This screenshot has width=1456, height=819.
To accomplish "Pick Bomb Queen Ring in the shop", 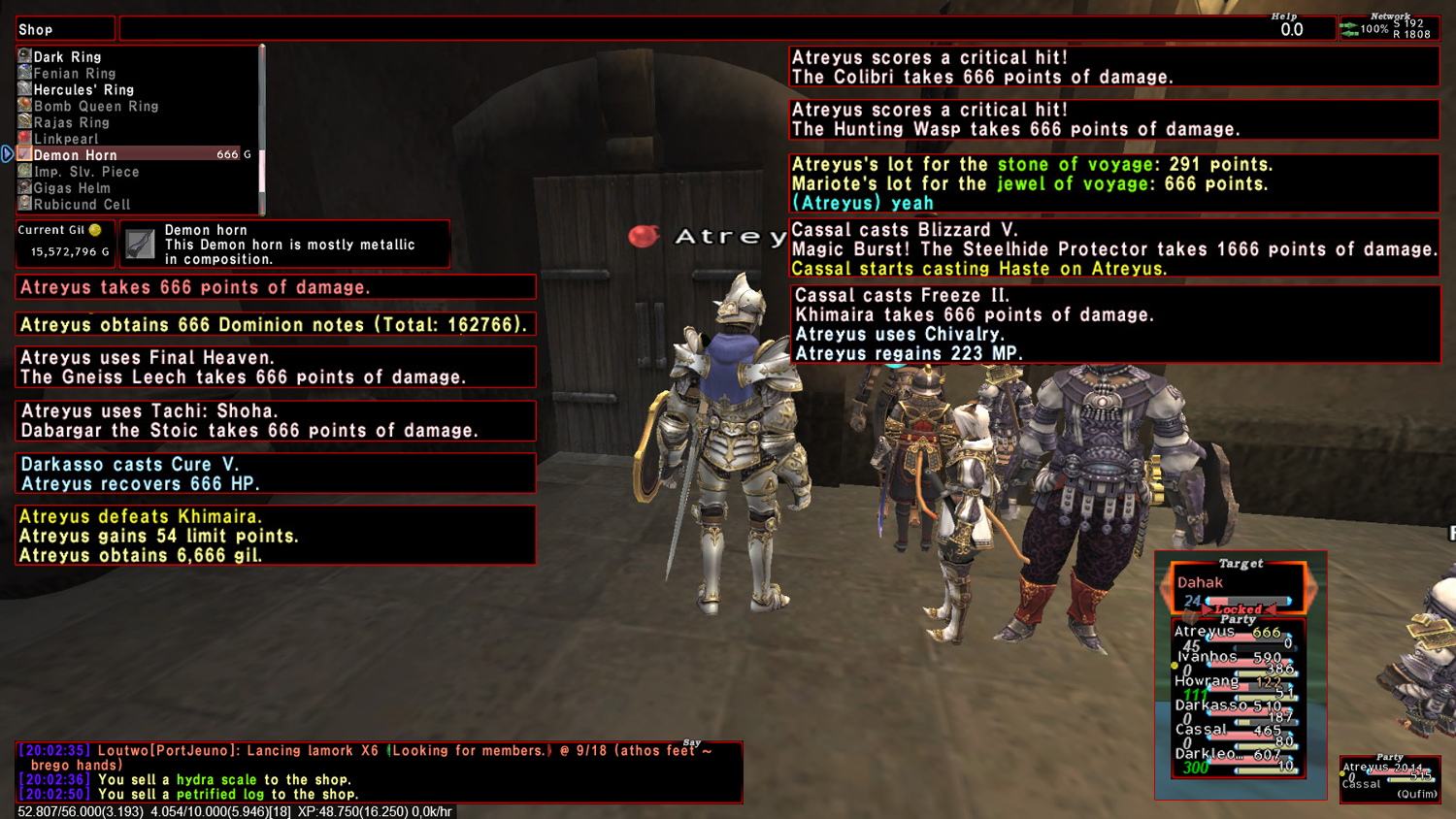I will pos(95,107).
